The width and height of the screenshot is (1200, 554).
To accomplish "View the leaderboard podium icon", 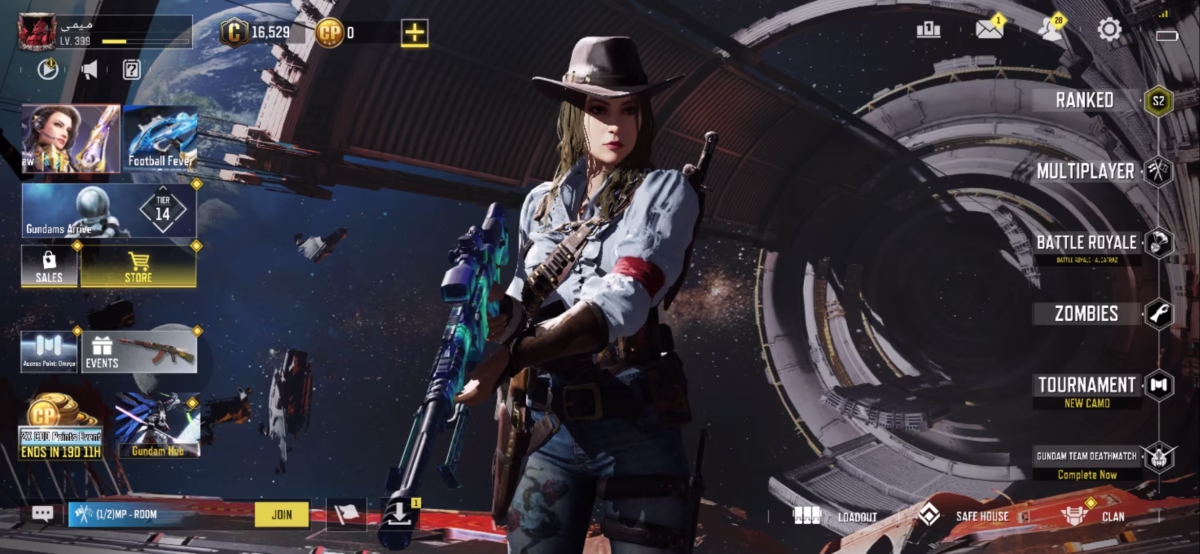I will (x=928, y=29).
